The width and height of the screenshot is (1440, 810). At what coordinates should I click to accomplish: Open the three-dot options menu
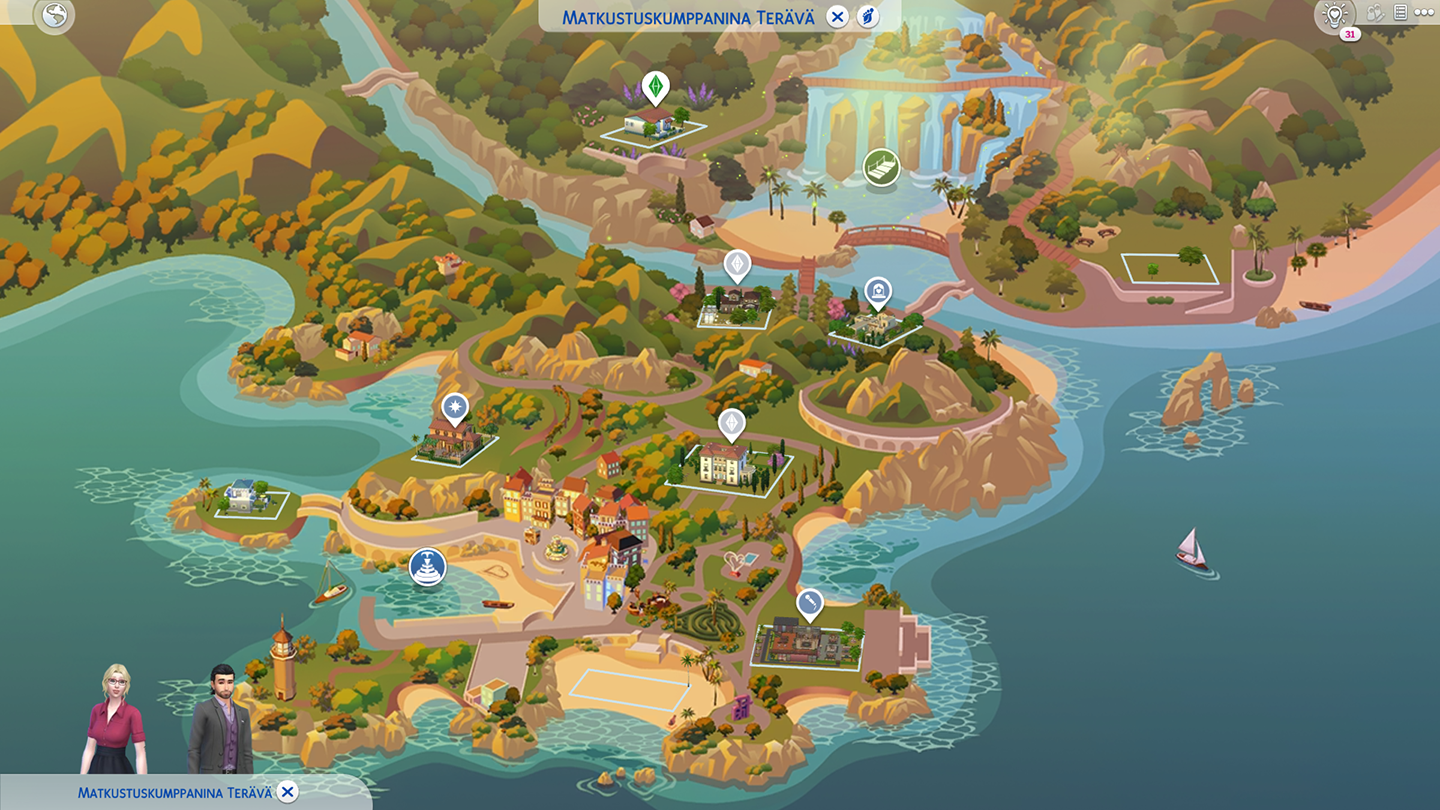(x=1424, y=13)
